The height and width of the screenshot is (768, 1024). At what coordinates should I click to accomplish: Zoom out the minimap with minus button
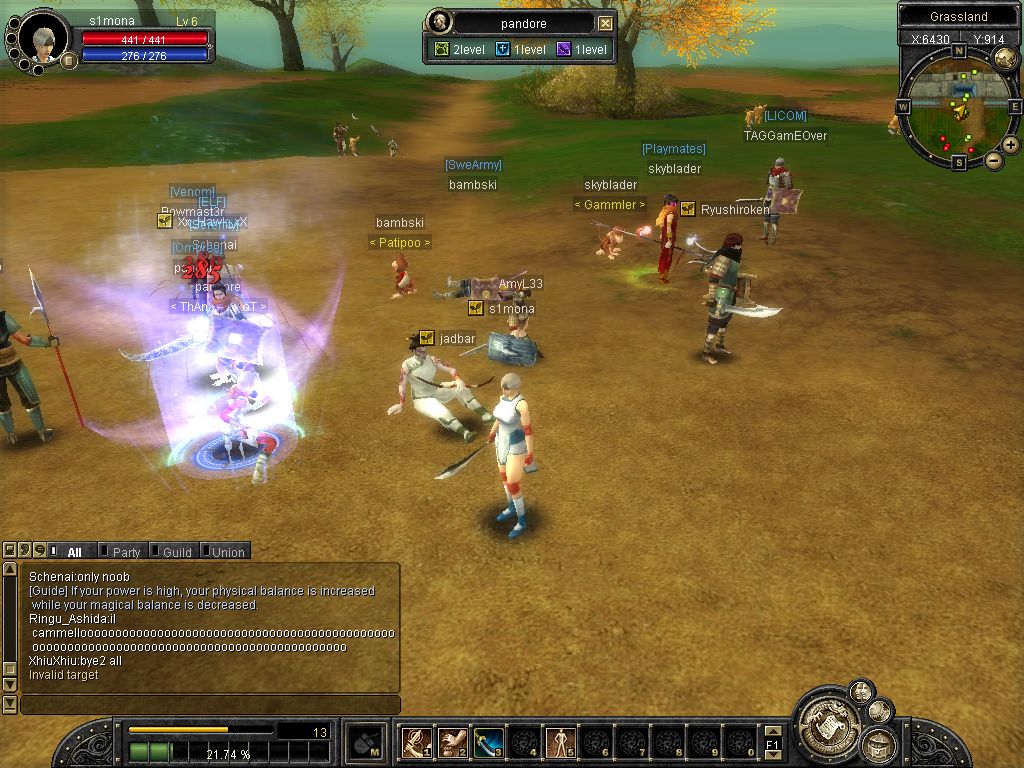point(994,160)
